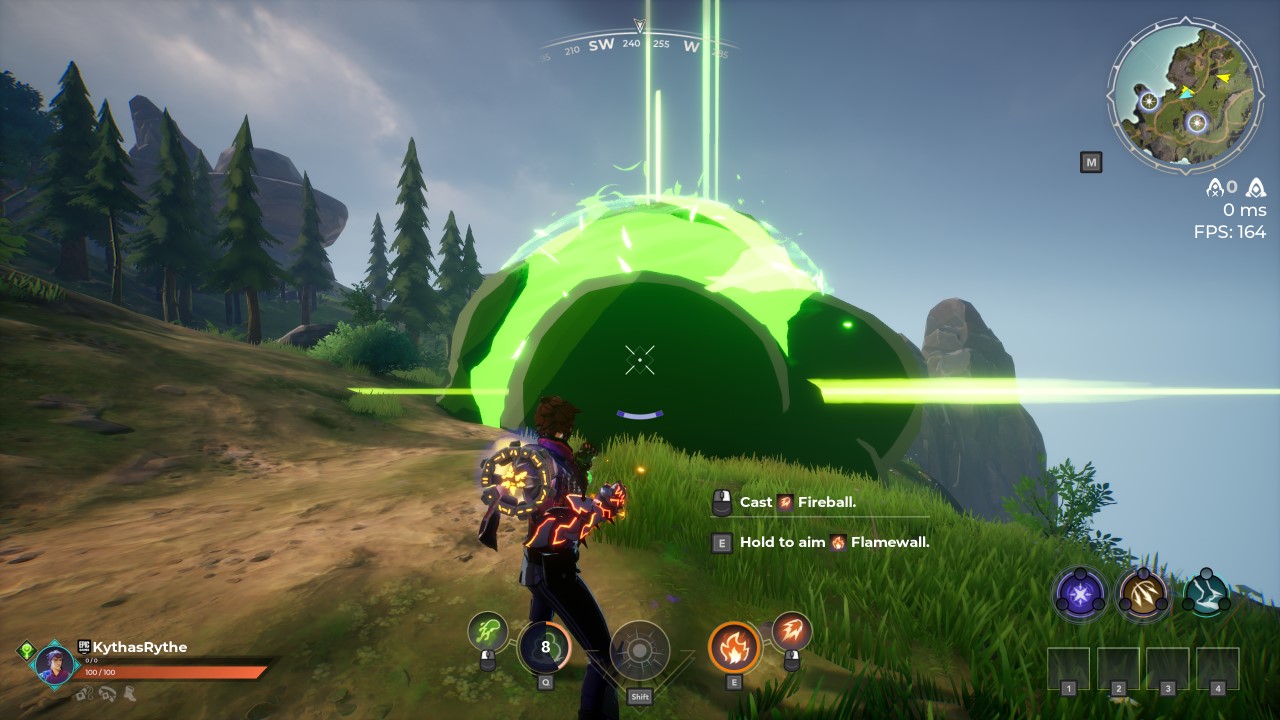Screen dimensions: 1280x720
Task: Click the purple star rune icon
Action: tap(1079, 593)
